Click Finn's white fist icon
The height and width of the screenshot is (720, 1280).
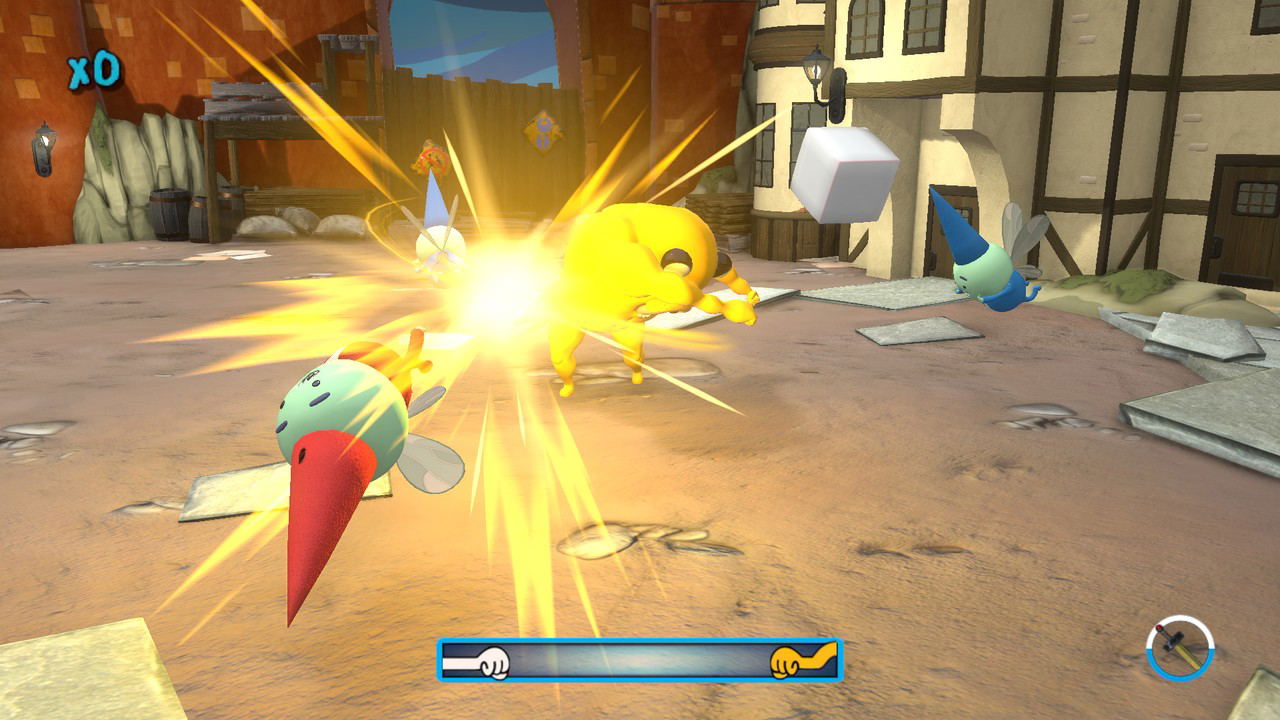(492, 662)
